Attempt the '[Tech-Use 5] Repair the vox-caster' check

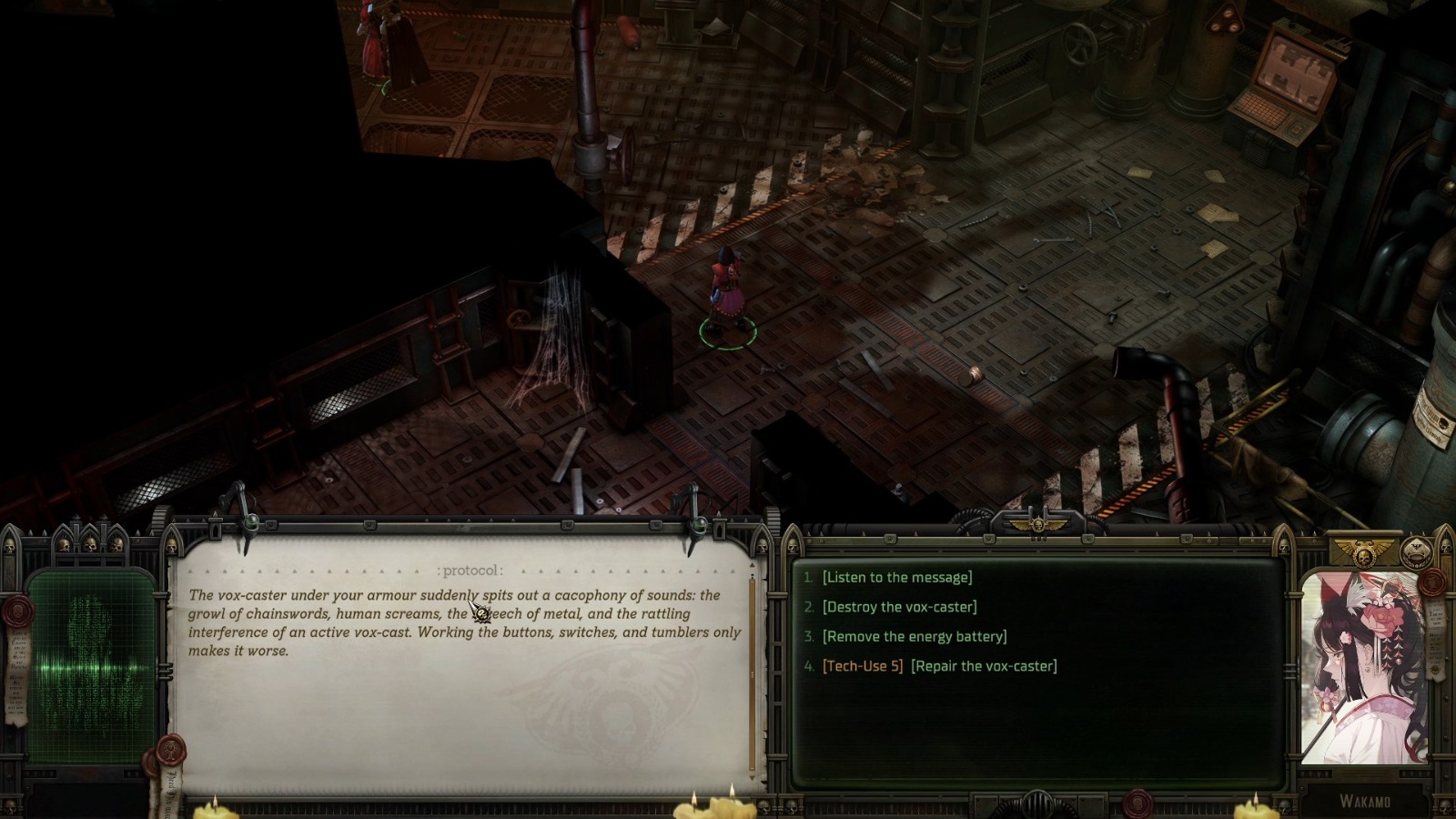point(939,665)
